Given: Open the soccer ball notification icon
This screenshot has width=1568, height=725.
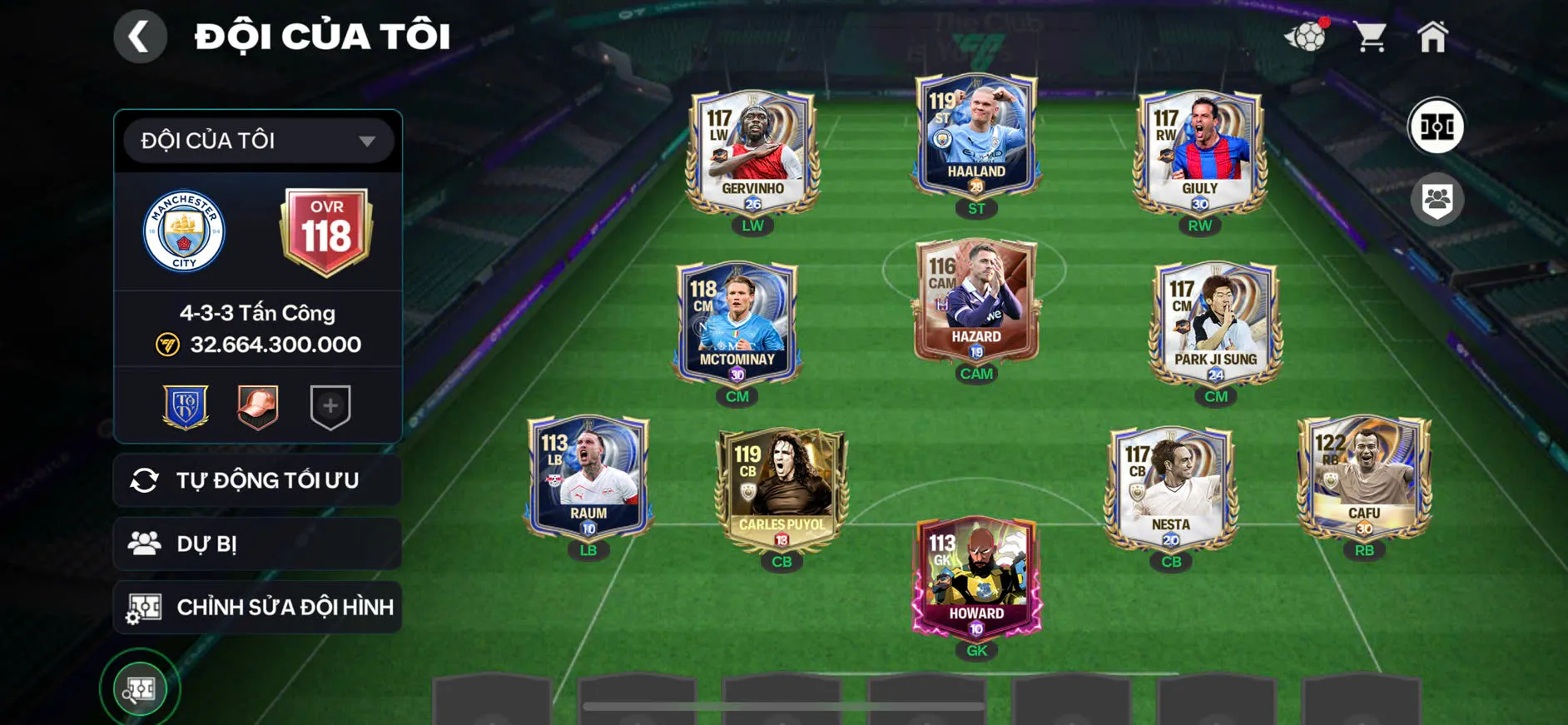Looking at the screenshot, I should (1307, 37).
